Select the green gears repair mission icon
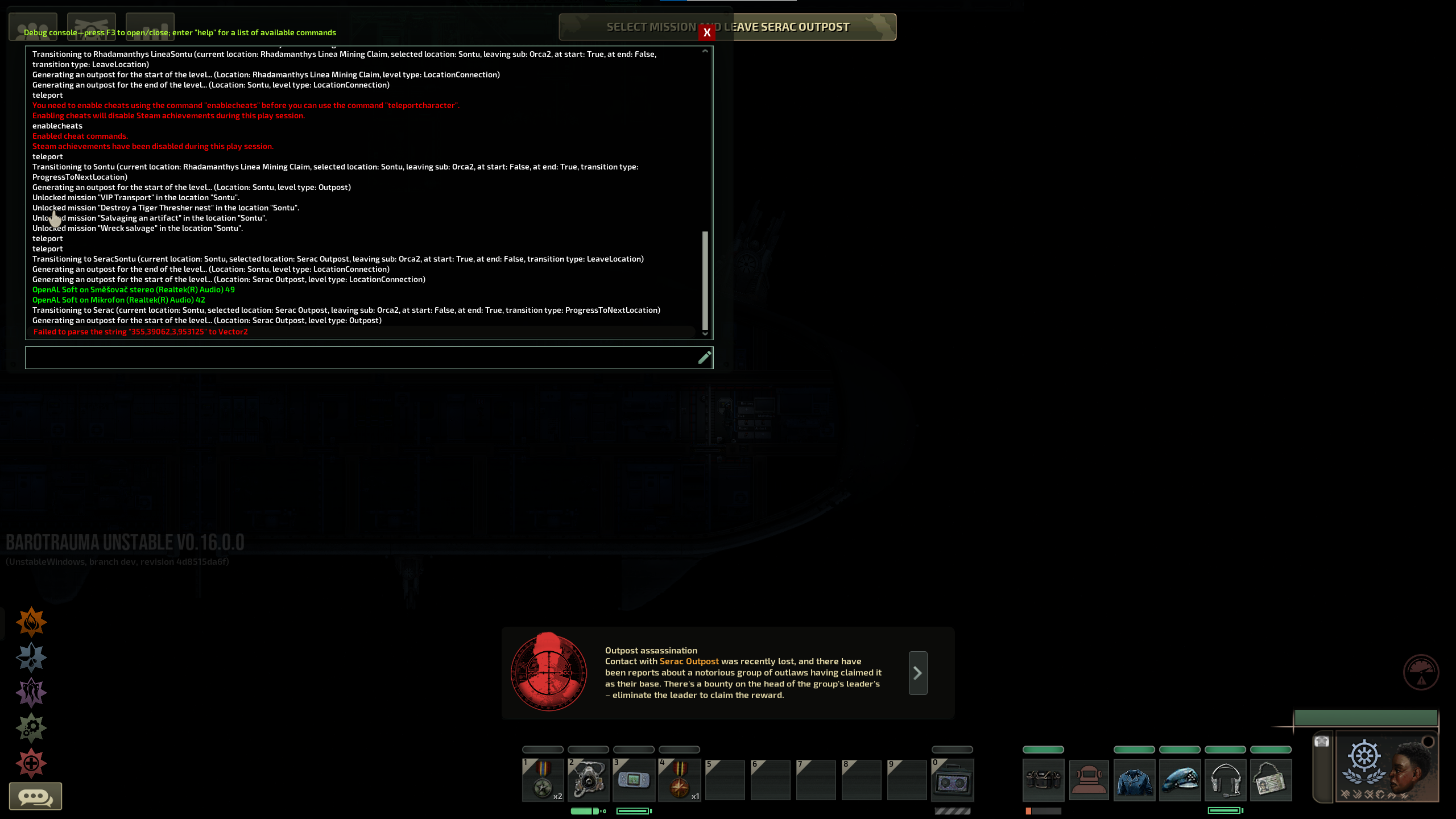 click(31, 727)
